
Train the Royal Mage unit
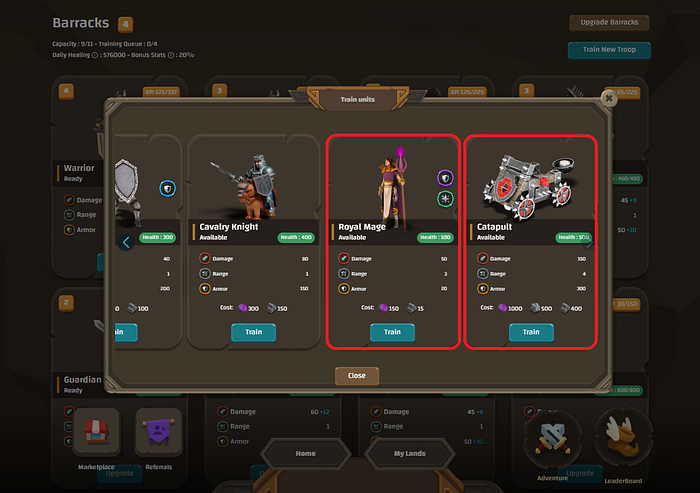[x=392, y=332]
